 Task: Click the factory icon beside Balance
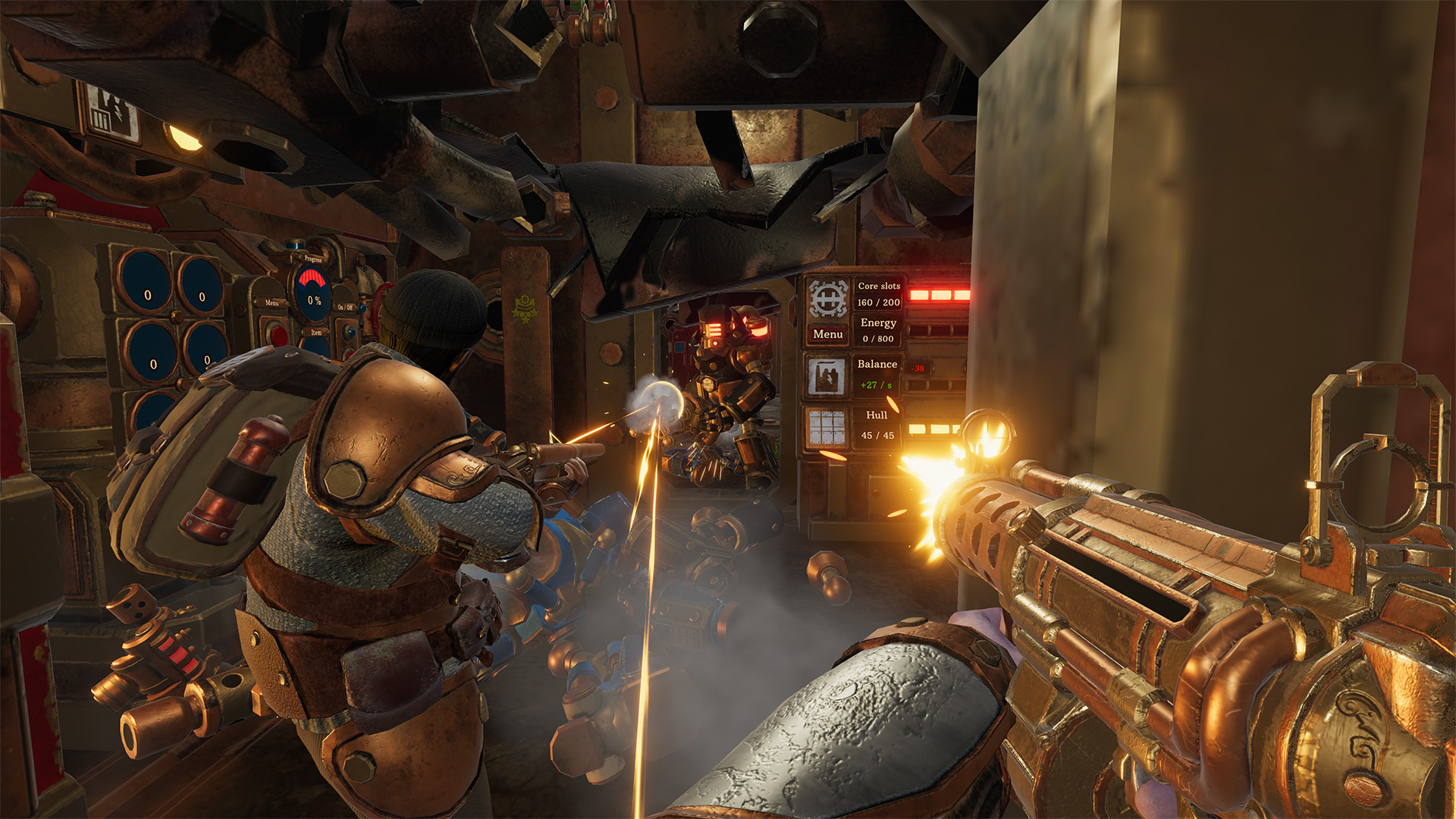[826, 377]
